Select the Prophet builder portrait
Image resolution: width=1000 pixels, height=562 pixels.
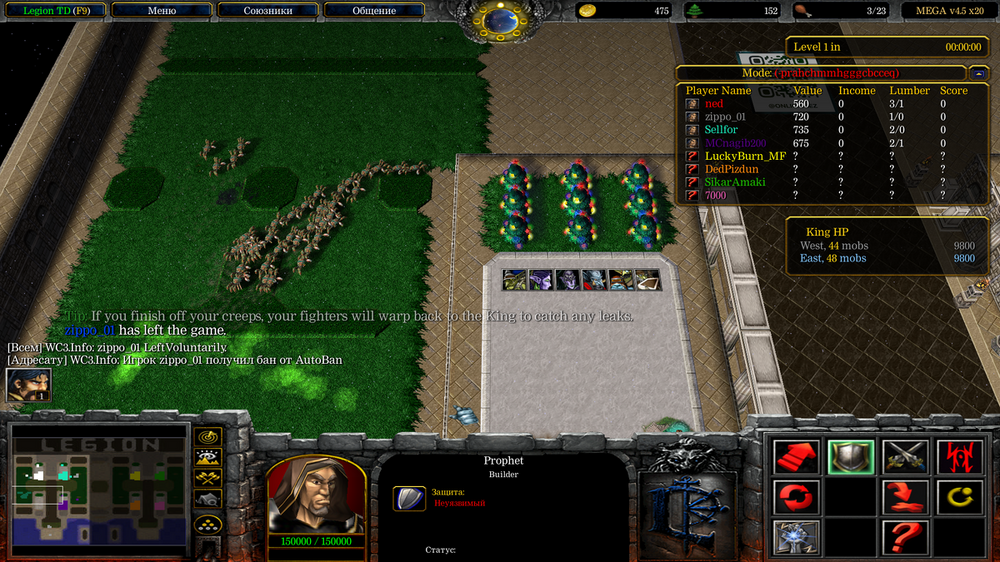(315, 493)
